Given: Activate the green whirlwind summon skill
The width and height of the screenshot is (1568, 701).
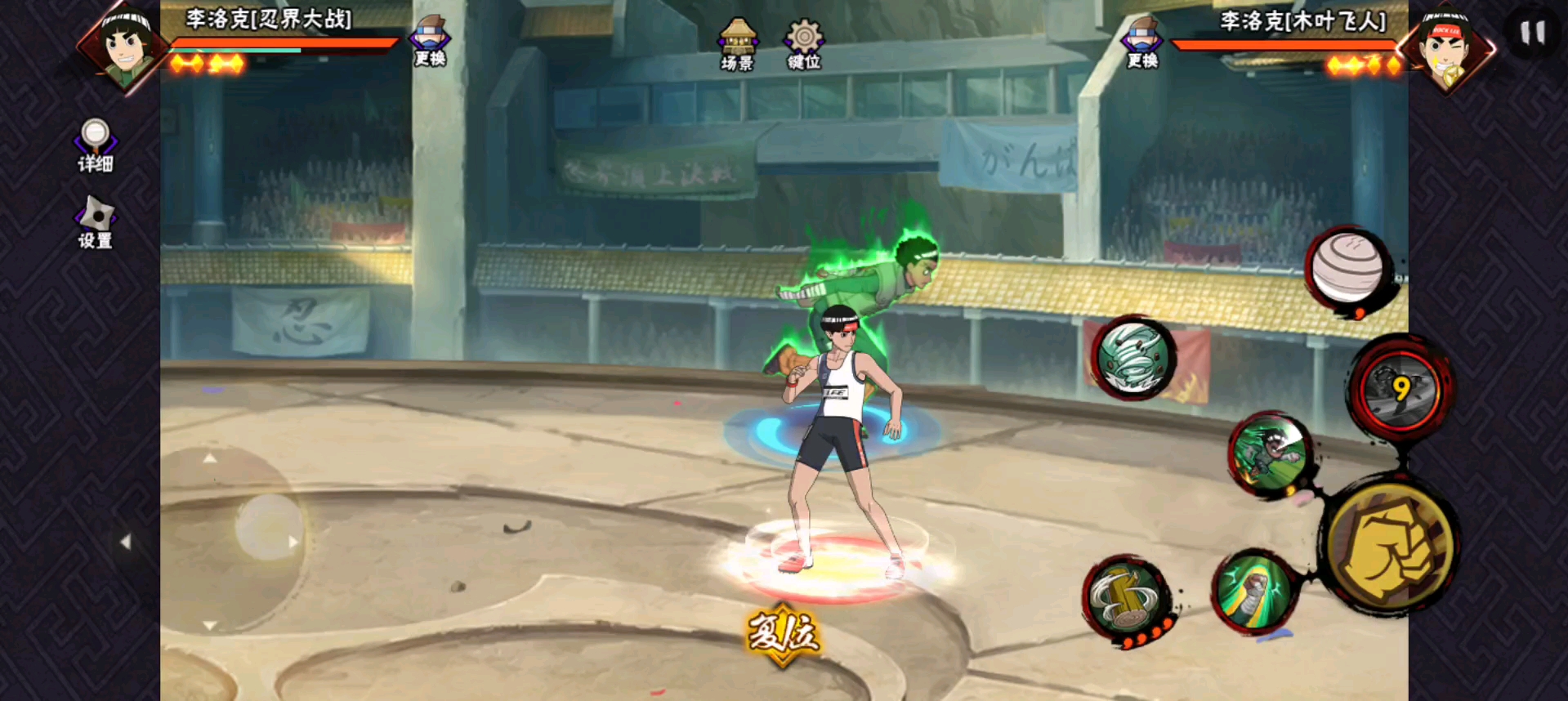Looking at the screenshot, I should (x=1133, y=357).
